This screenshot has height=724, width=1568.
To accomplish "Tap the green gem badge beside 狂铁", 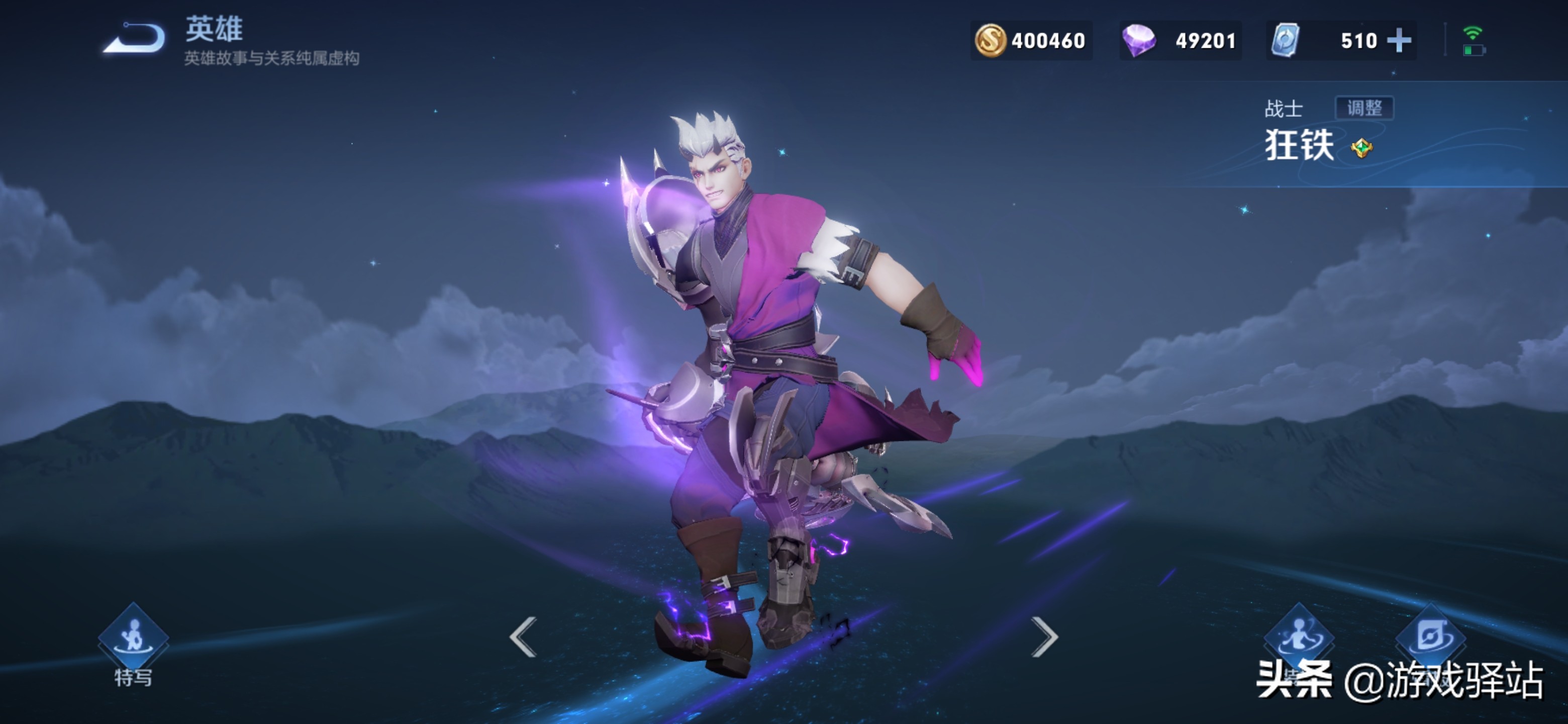I will click(x=1361, y=148).
